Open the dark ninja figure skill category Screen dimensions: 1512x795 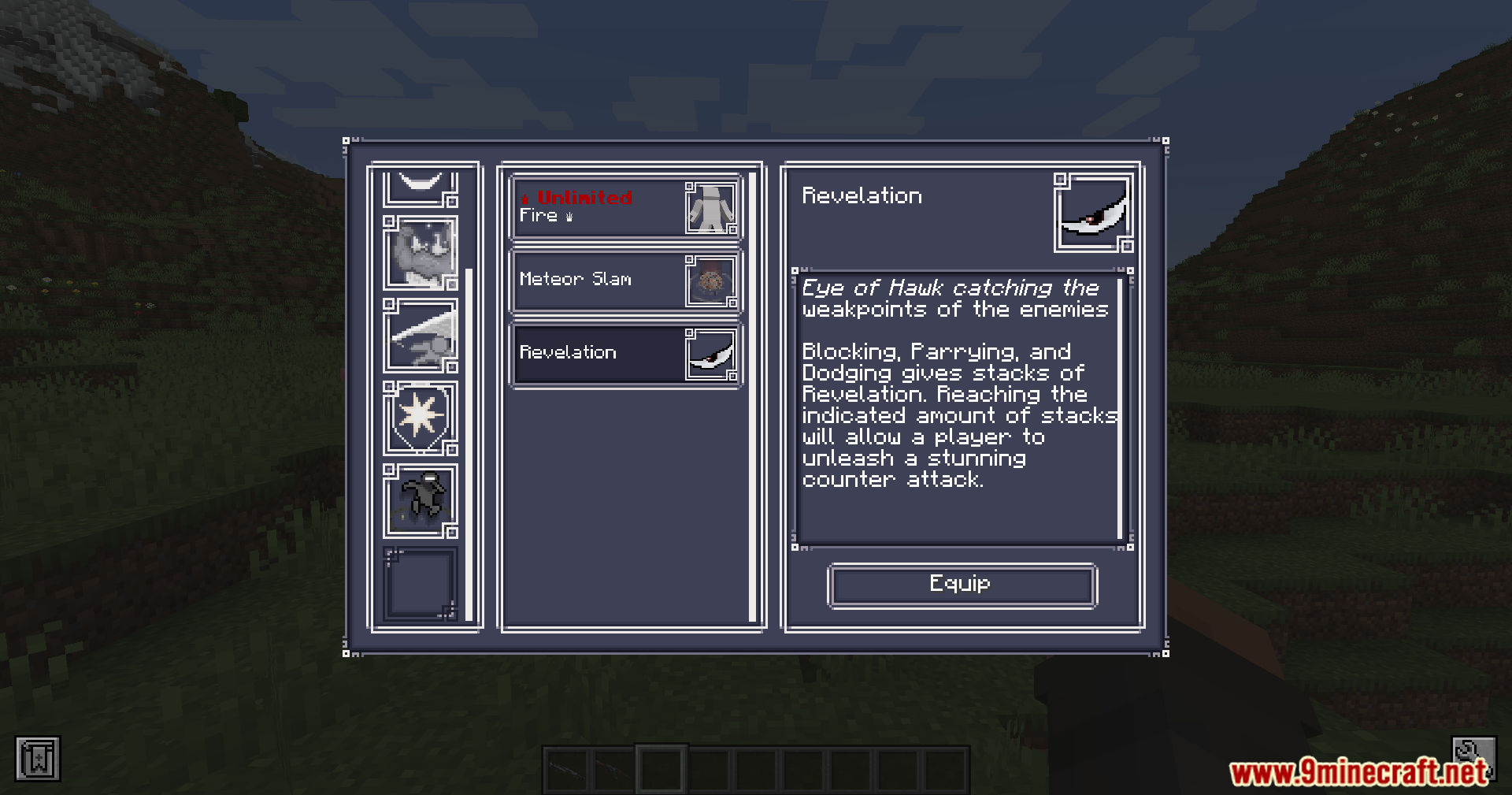(421, 500)
